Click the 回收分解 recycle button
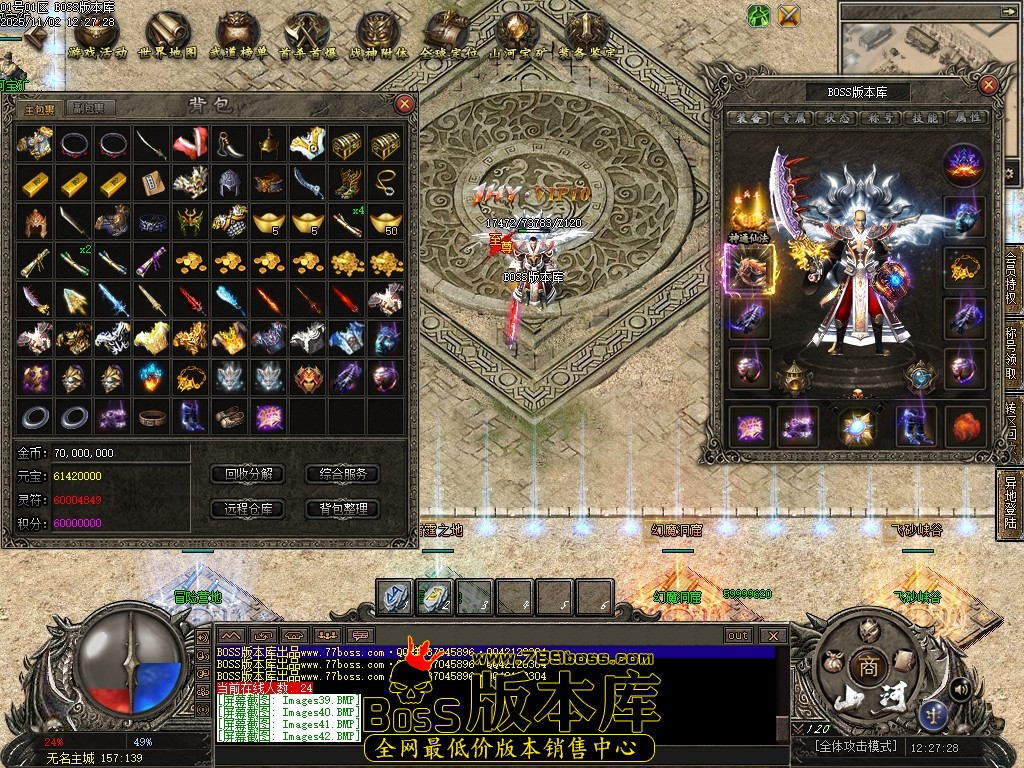The image size is (1024, 768). [249, 474]
